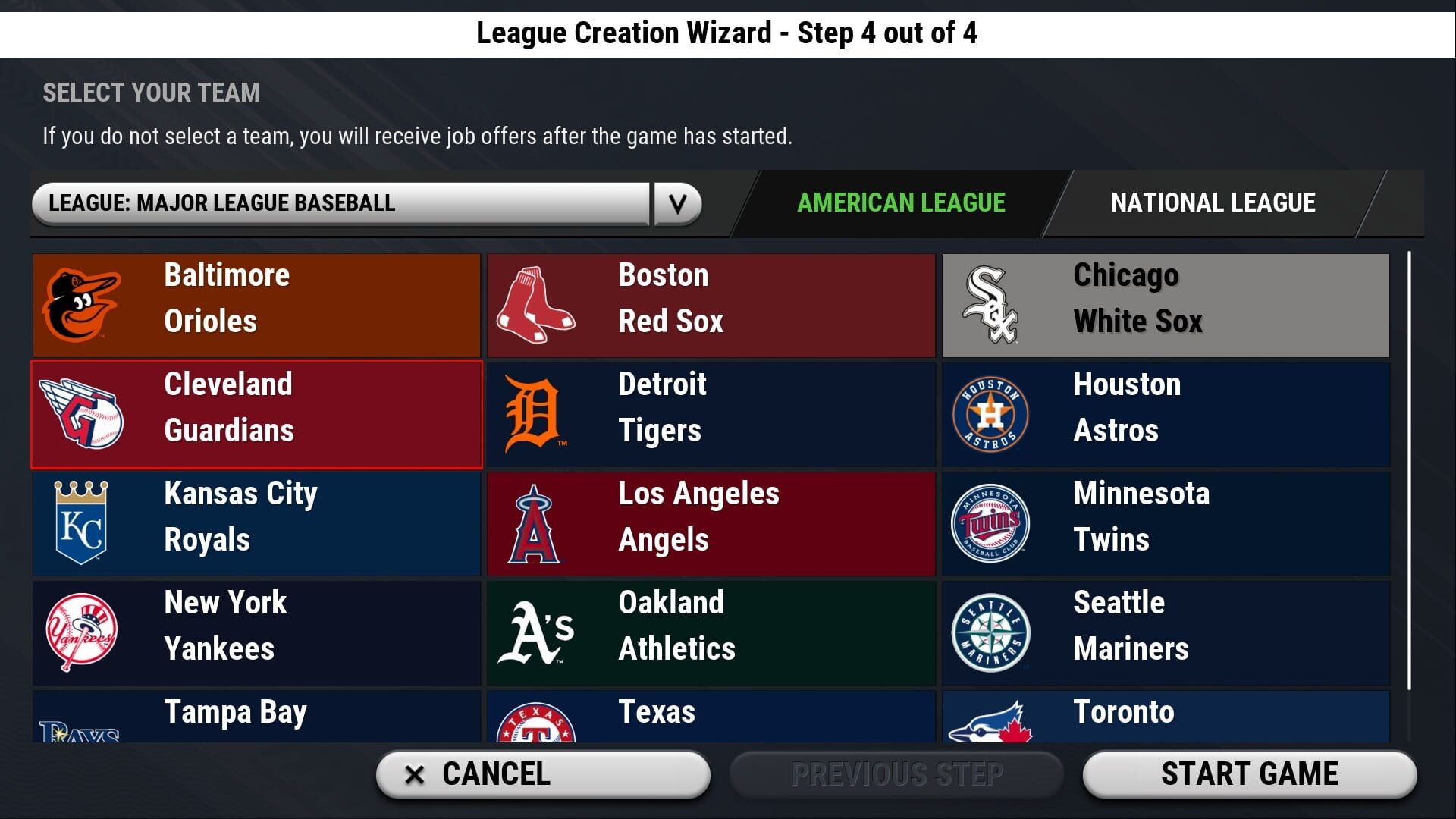Open the league selection dropdown arrow
Screen dimensions: 1456x819
677,203
